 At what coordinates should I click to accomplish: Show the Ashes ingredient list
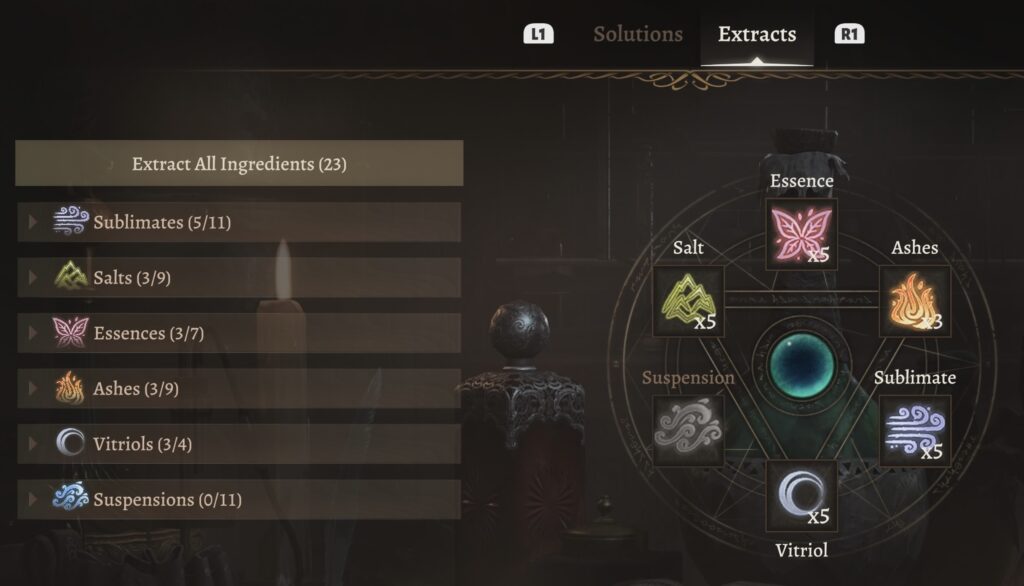coord(239,388)
